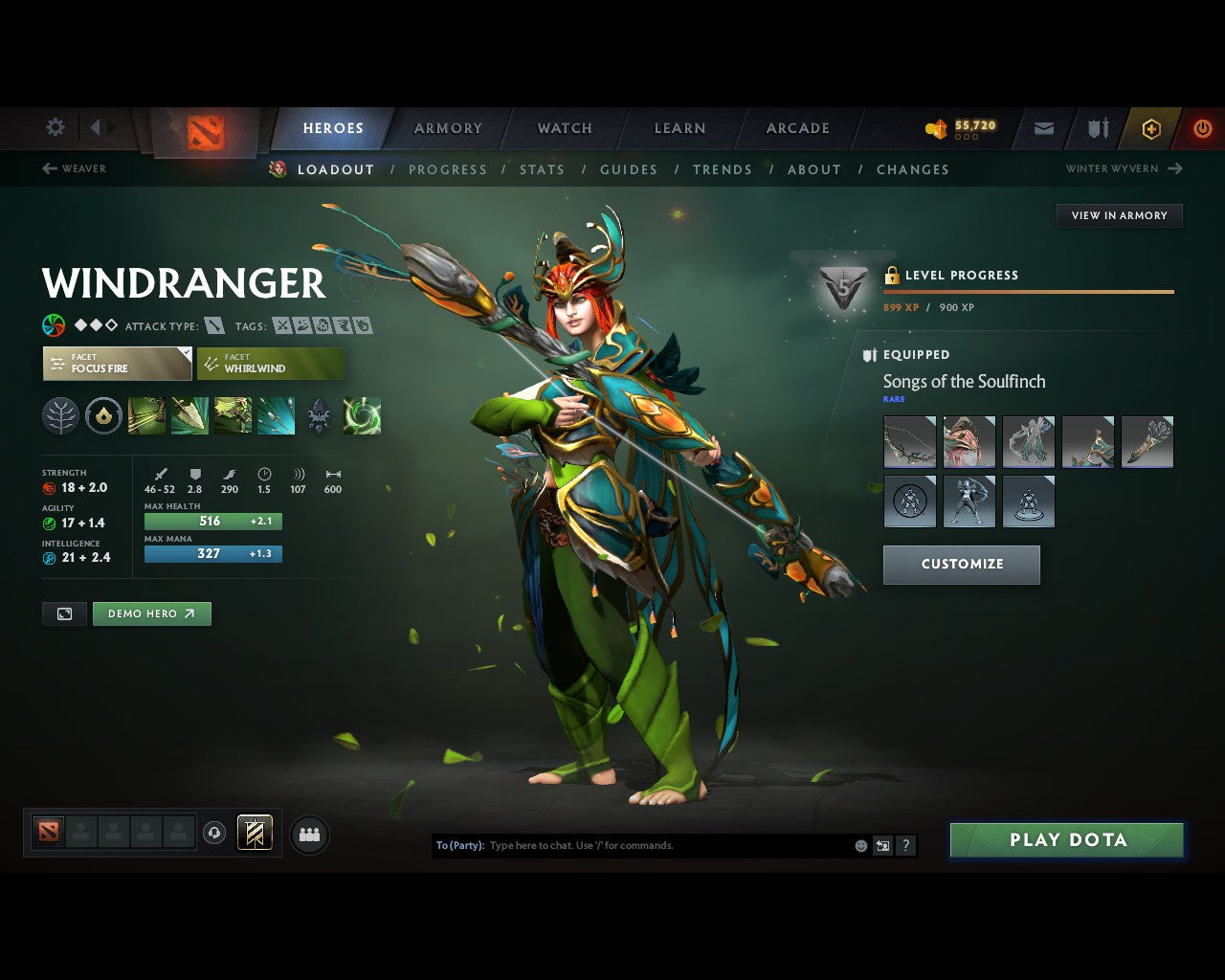Open the Armory menu item
Image resolution: width=1225 pixels, height=980 pixels.
(447, 127)
